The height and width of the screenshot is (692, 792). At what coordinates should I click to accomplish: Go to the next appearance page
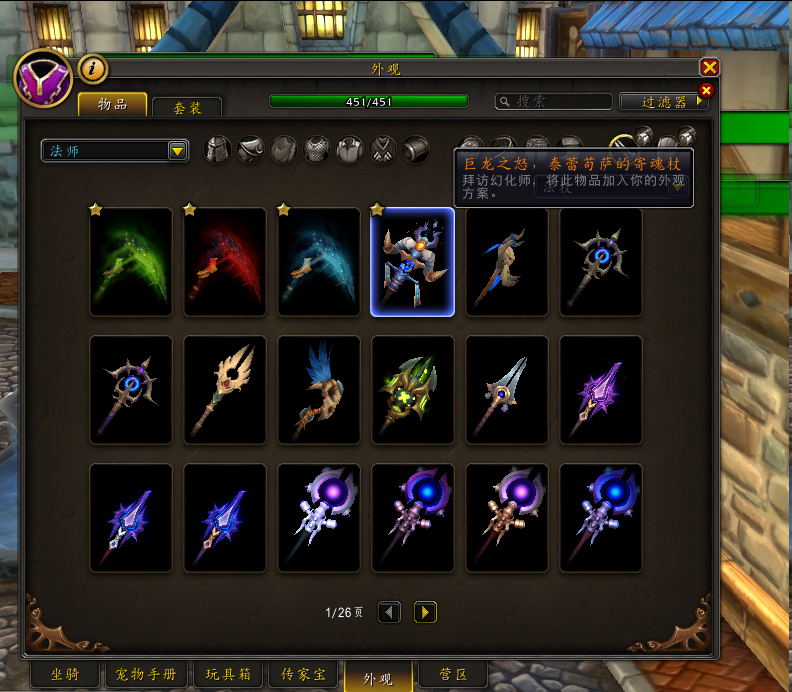425,612
